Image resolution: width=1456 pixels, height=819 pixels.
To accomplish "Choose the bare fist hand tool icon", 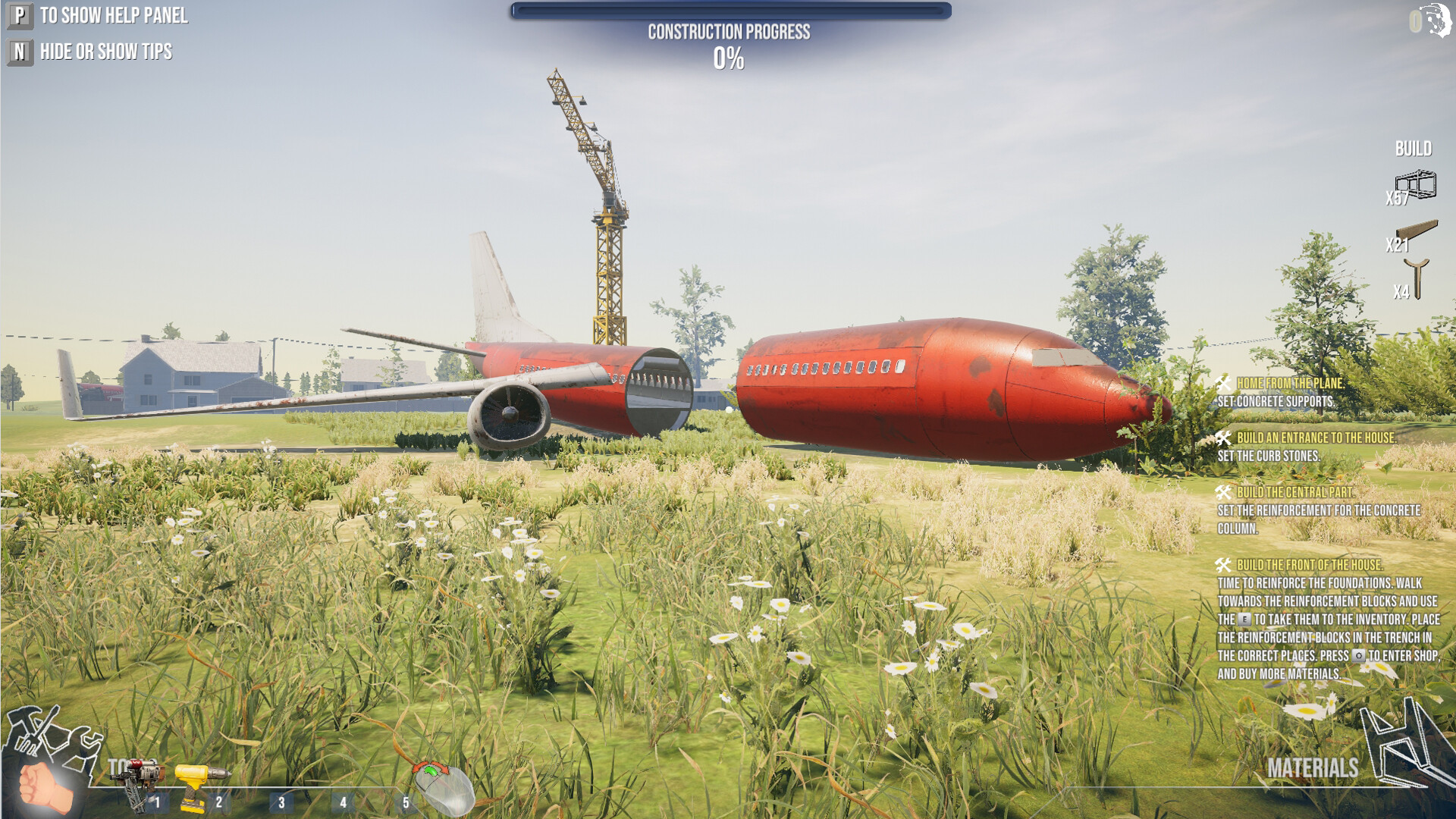I will tap(42, 787).
